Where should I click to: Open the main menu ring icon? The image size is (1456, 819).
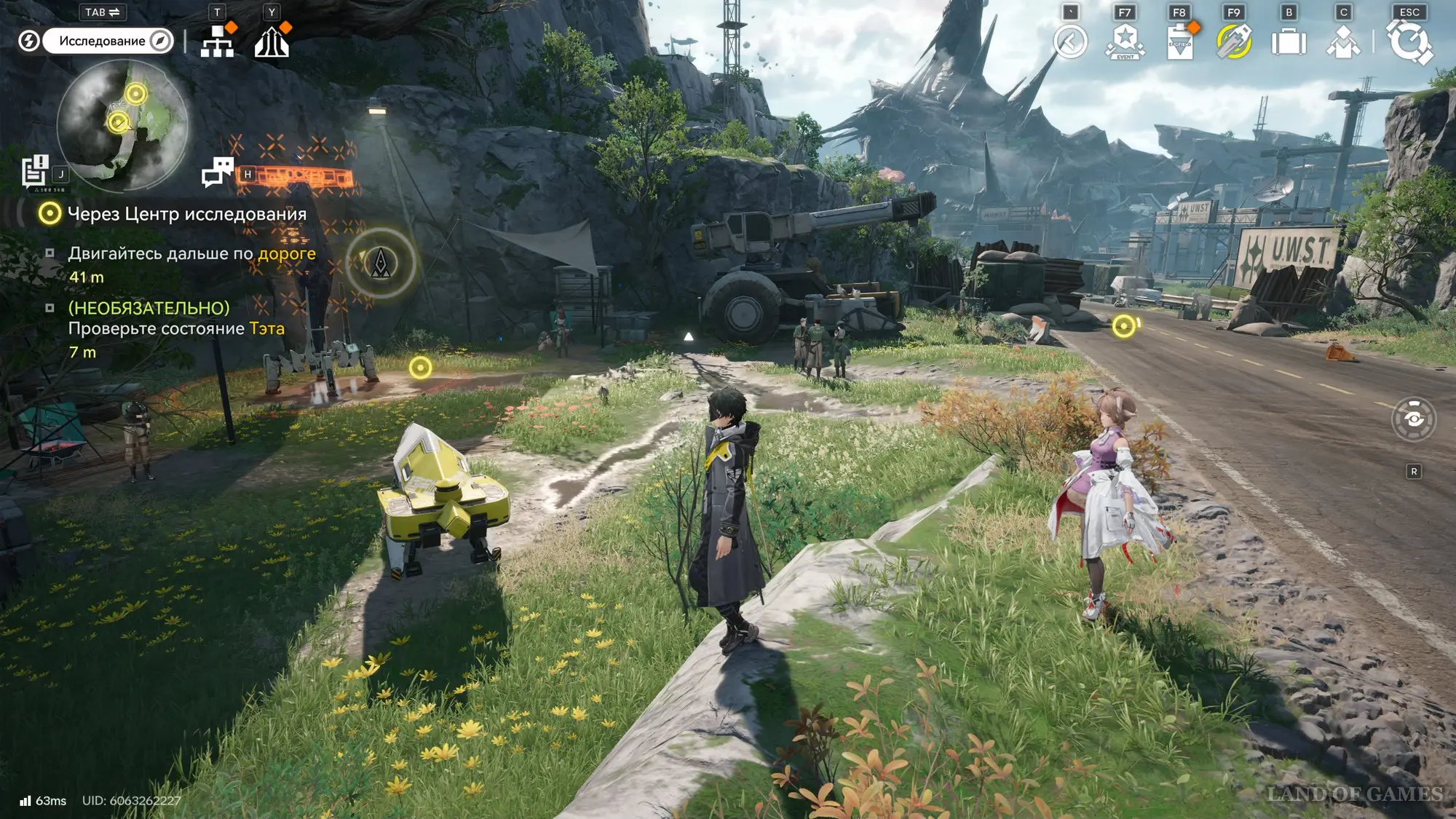(1409, 42)
